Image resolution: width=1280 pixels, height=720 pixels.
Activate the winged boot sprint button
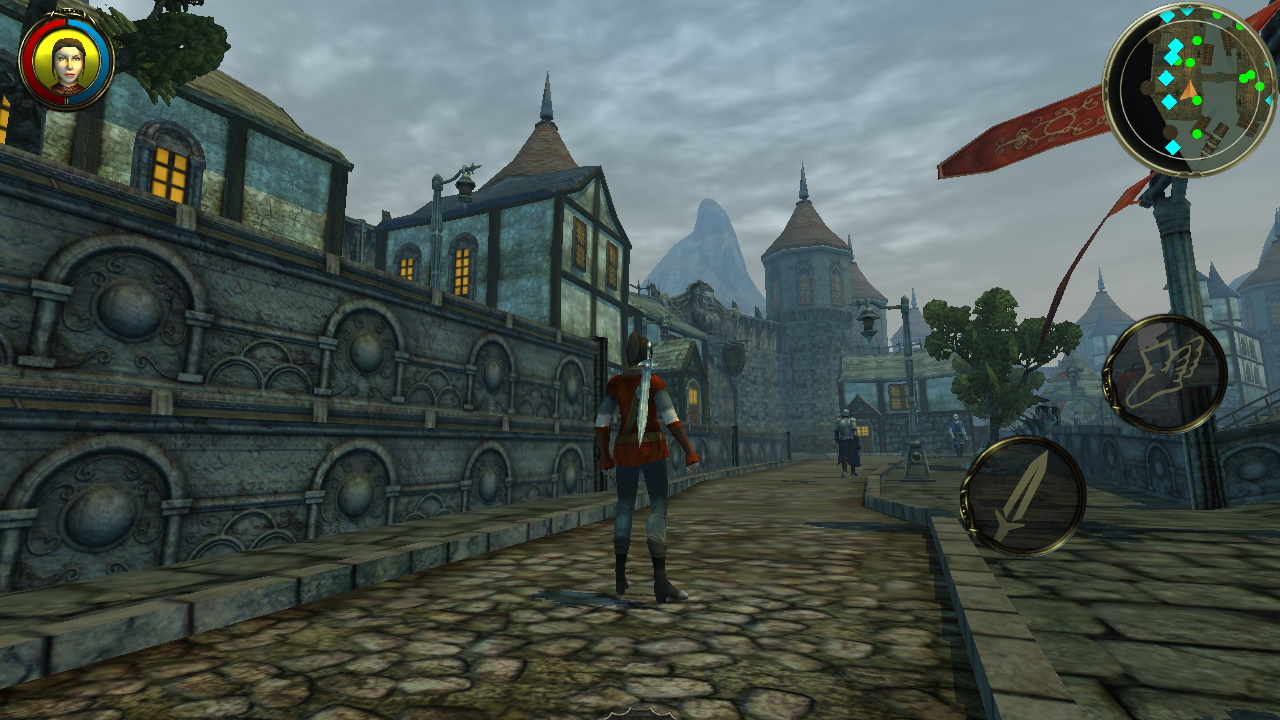[1166, 375]
